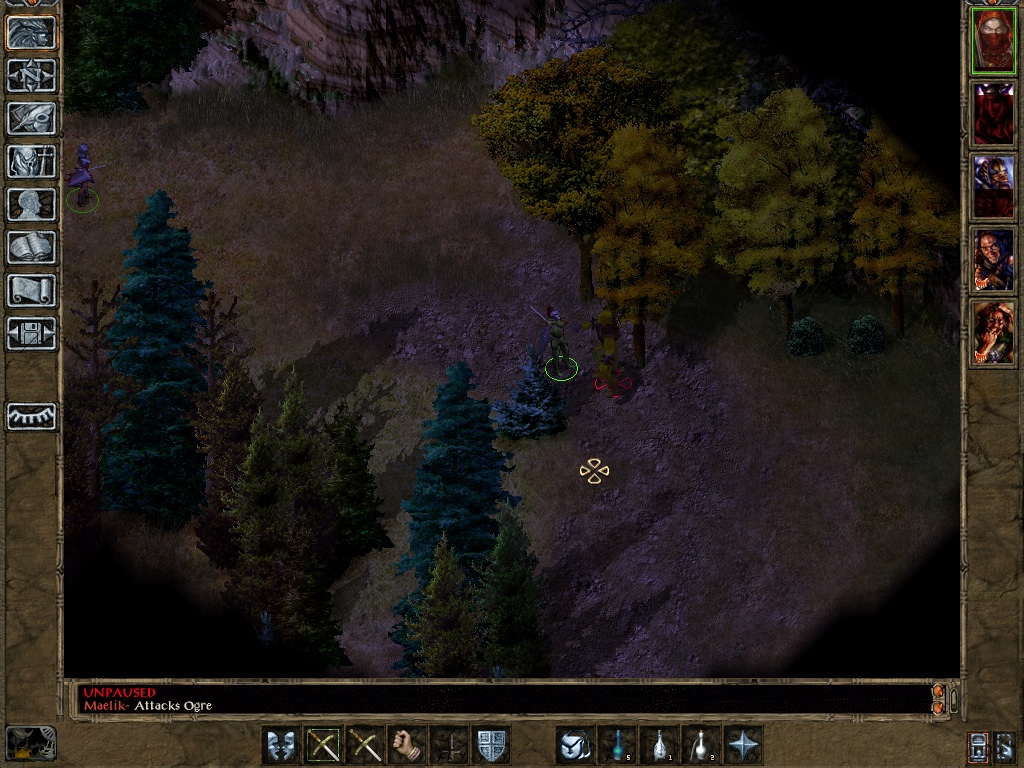The height and width of the screenshot is (768, 1024).
Task: Select the second party portrait in dark red
Action: coord(993,114)
